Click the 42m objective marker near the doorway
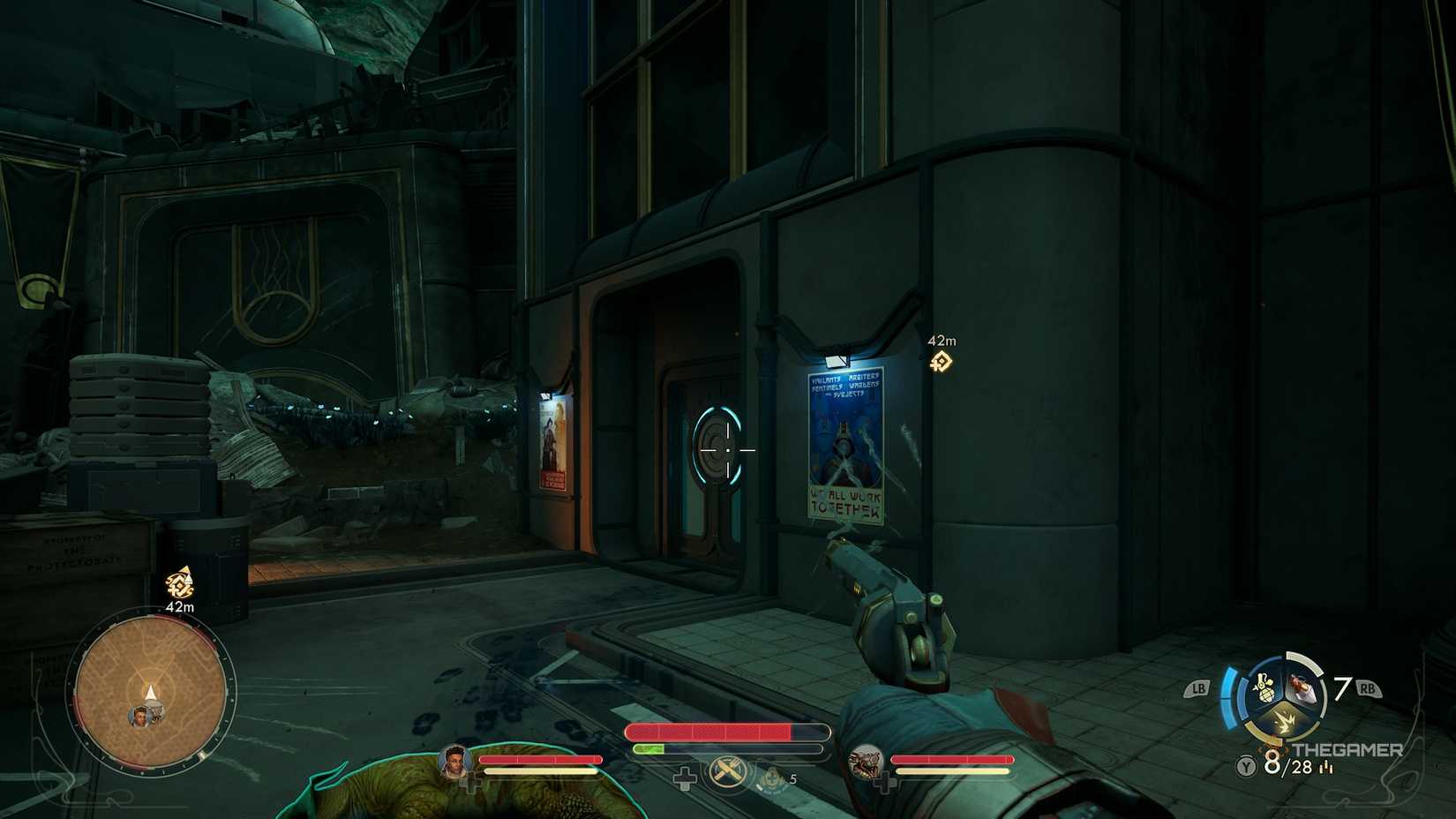The height and width of the screenshot is (819, 1456). 942,362
